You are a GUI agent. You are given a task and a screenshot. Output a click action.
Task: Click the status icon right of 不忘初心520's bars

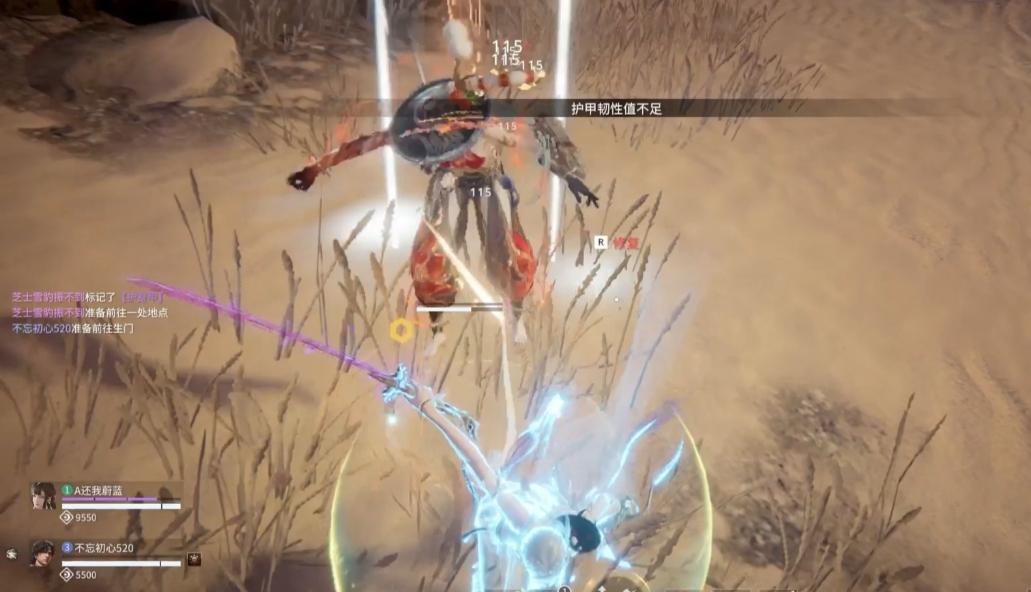click(194, 559)
